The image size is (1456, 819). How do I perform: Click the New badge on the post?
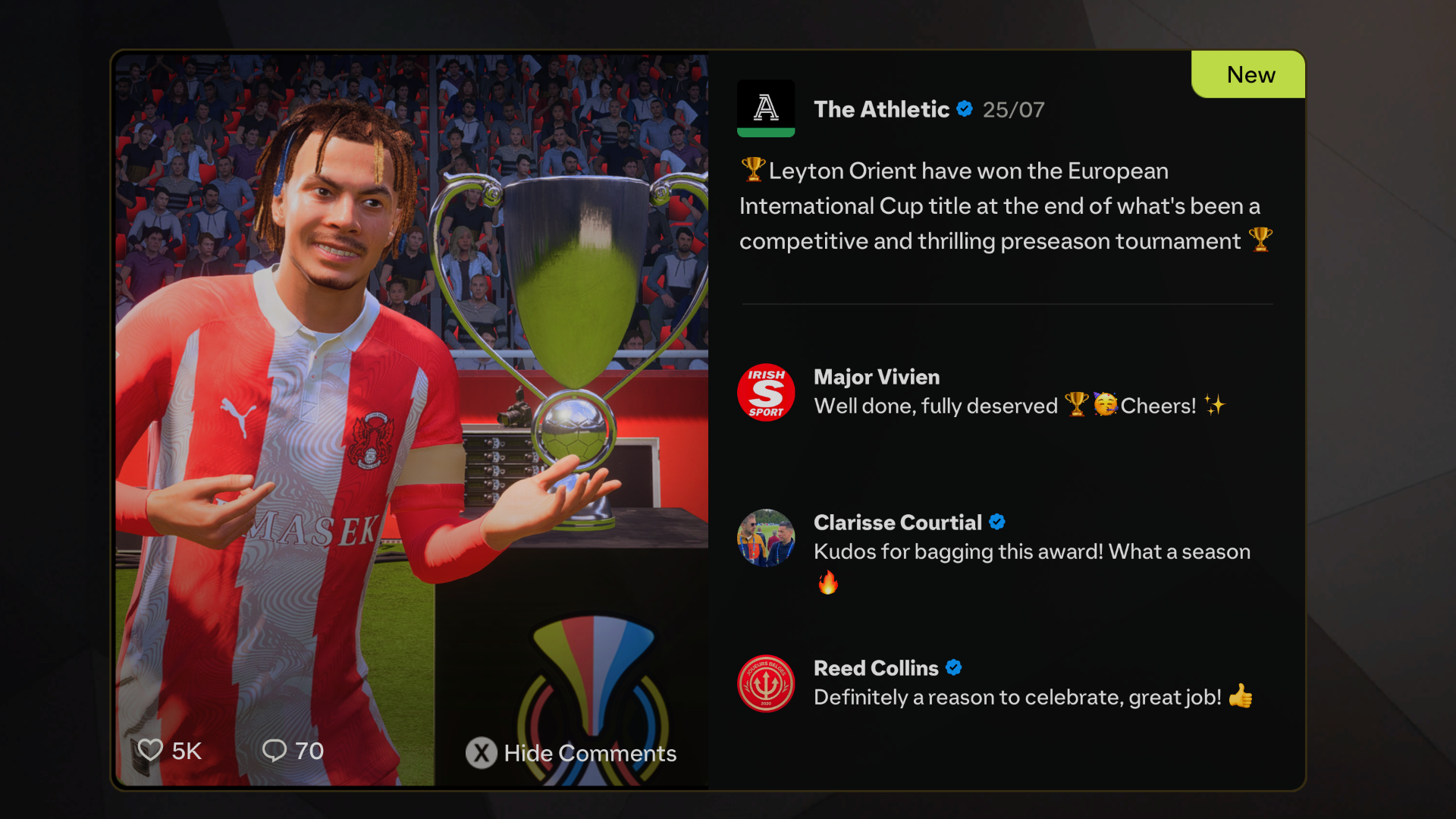[1250, 74]
